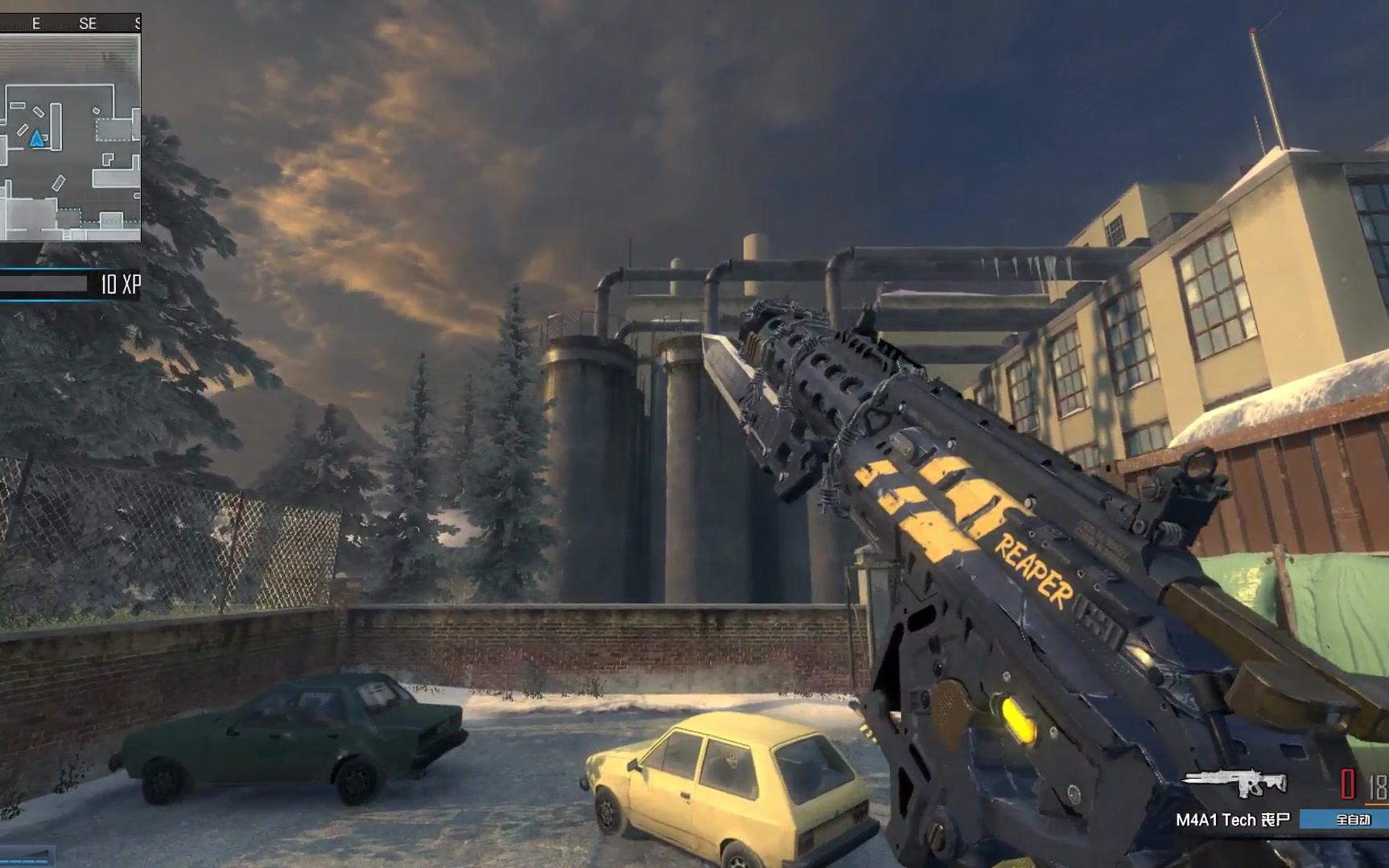The image size is (1389, 868).
Task: Toggle the 全自动 fire mode indicator
Action: pyautogui.click(x=1351, y=820)
